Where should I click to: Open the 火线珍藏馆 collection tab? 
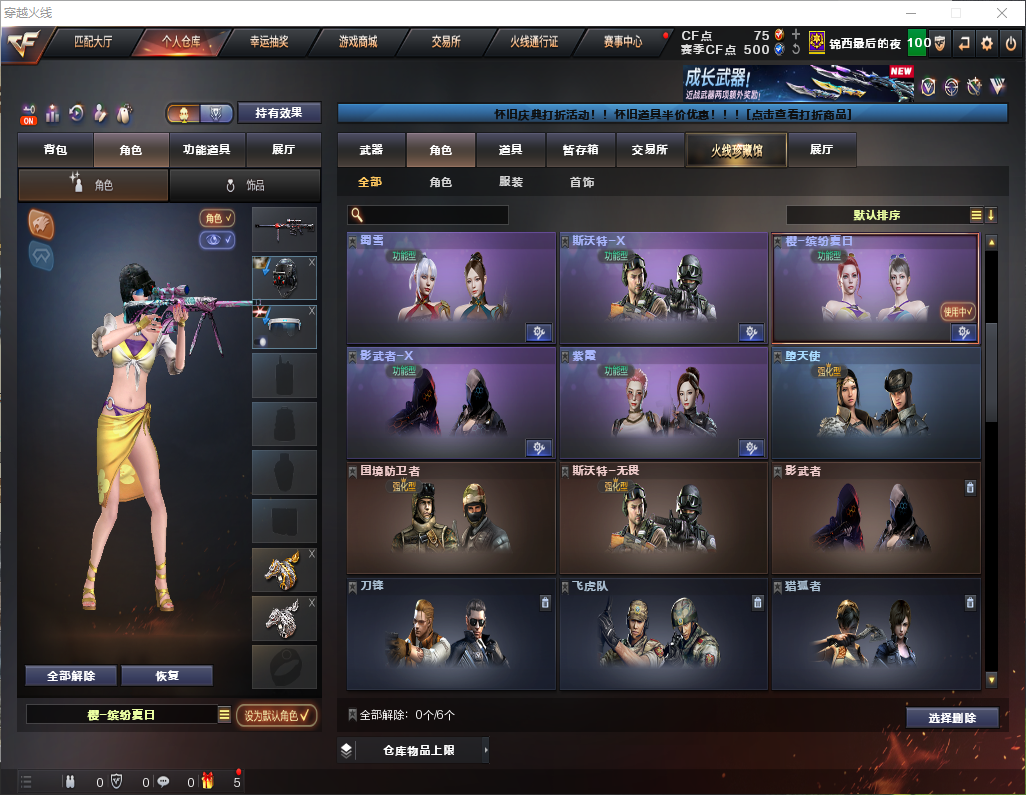(x=736, y=150)
